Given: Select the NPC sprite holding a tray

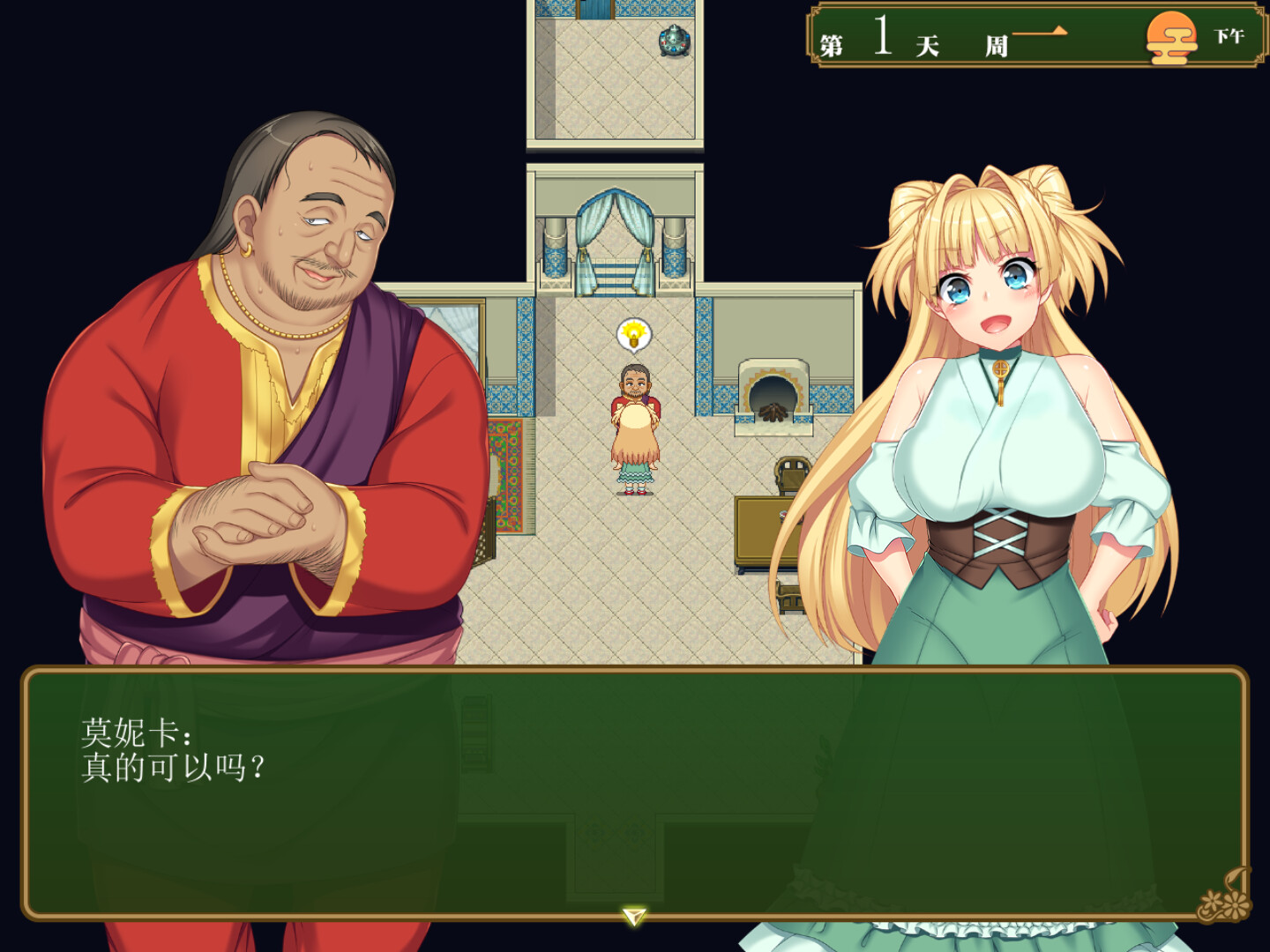Looking at the screenshot, I should click(634, 423).
